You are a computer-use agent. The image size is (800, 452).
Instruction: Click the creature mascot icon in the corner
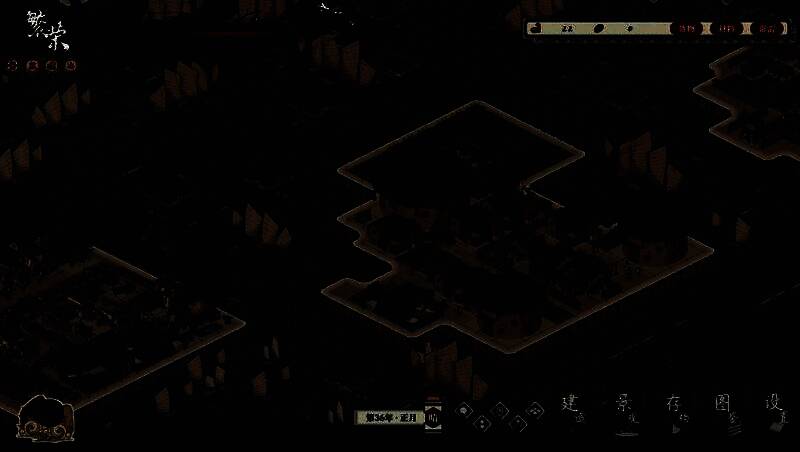[43, 418]
